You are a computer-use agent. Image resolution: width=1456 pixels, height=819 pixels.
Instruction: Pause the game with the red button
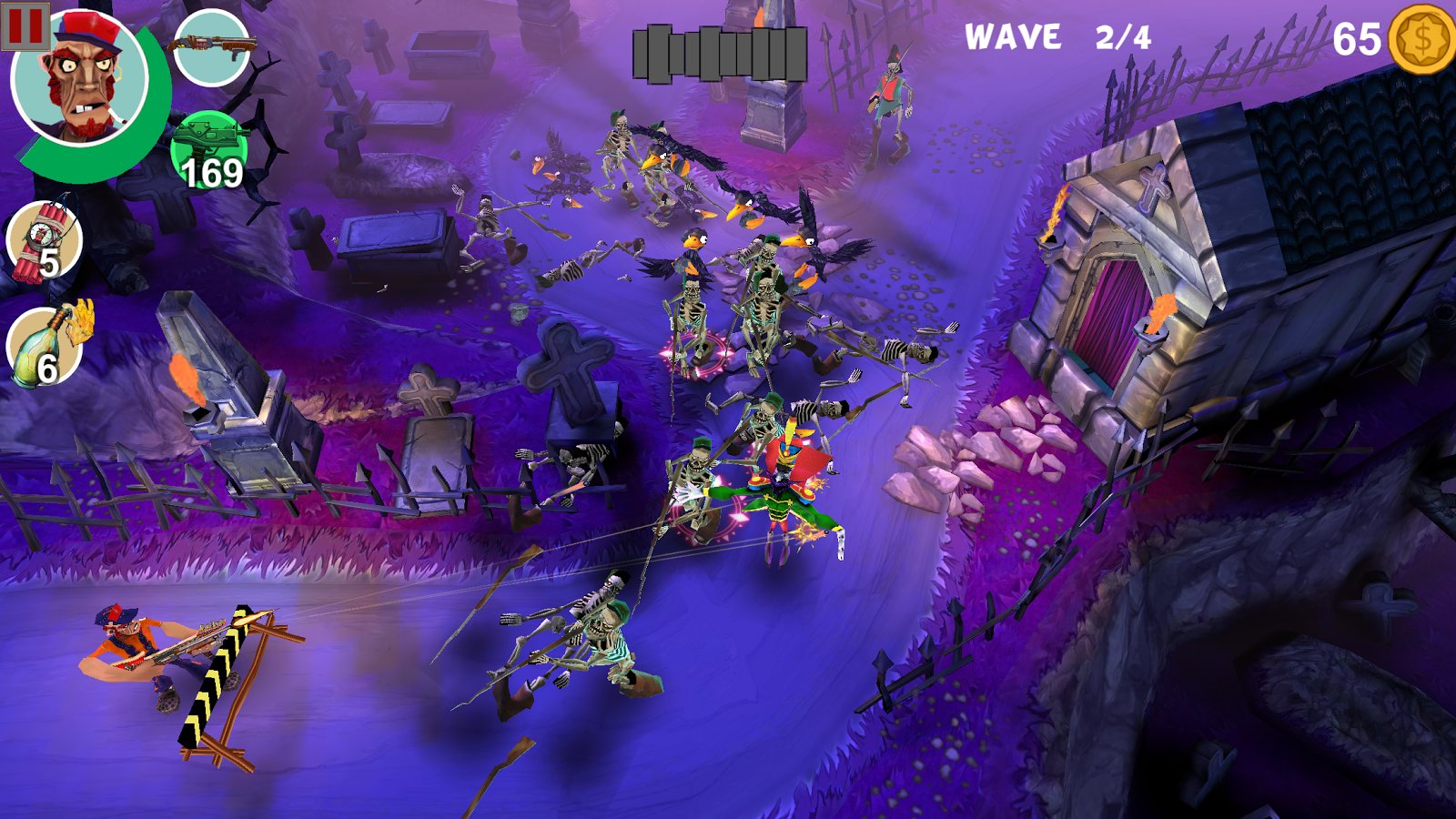coord(25,26)
